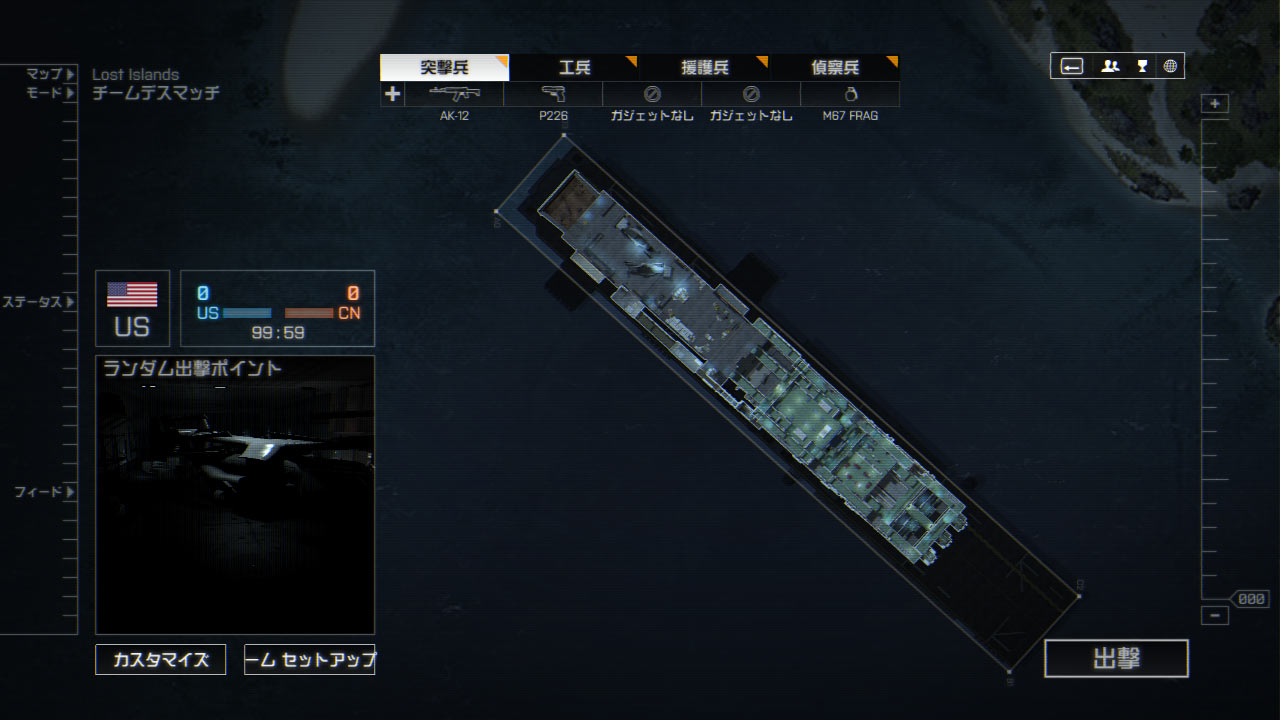Zoom out the map with the minus button
The image size is (1280, 720).
[1215, 616]
